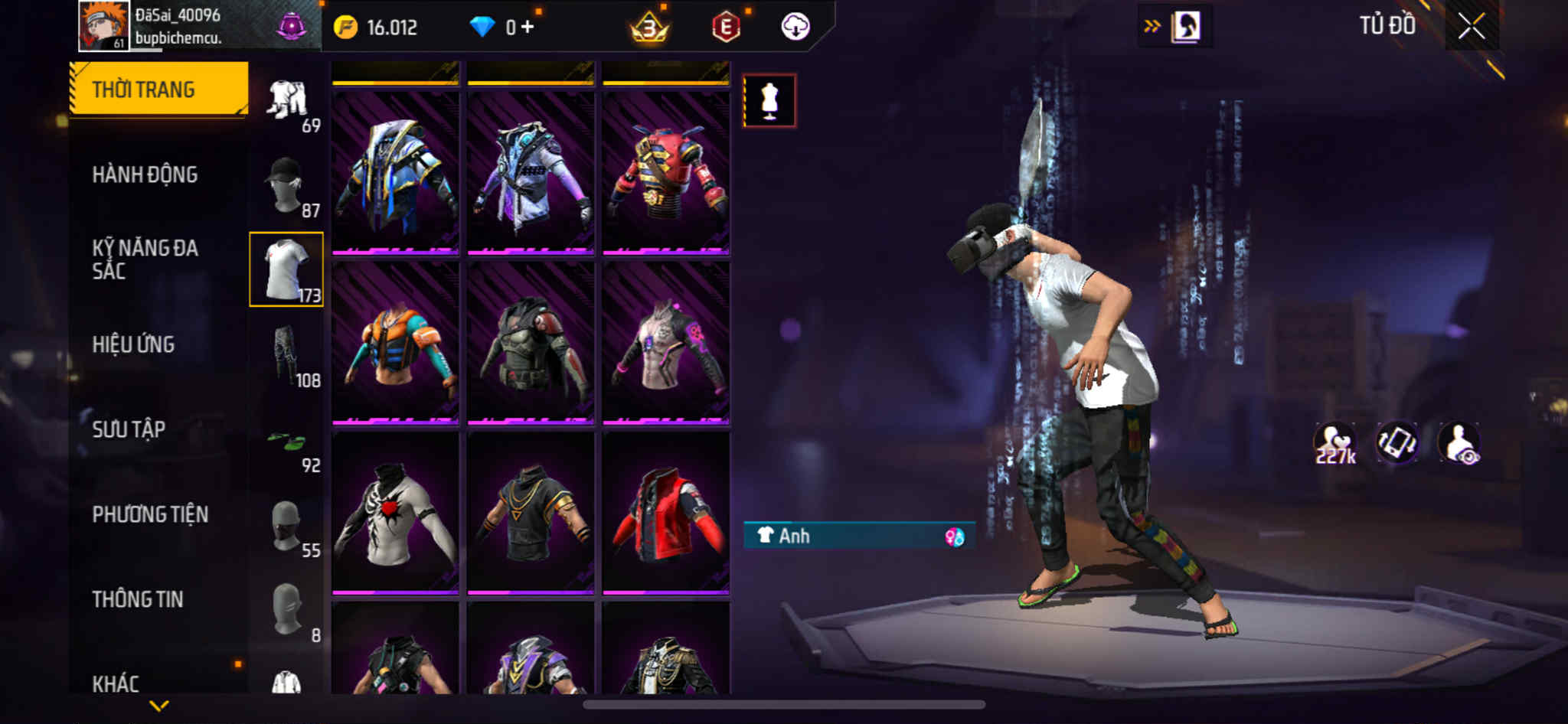Open the green sandals footwear subcategory
This screenshot has width=1568, height=724.
pyautogui.click(x=286, y=444)
